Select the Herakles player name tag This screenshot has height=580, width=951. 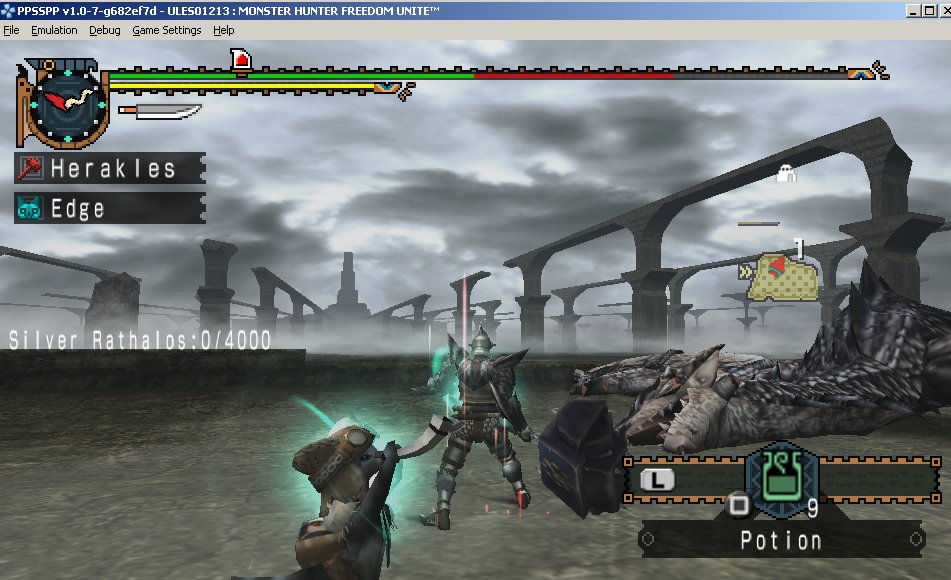[x=110, y=168]
